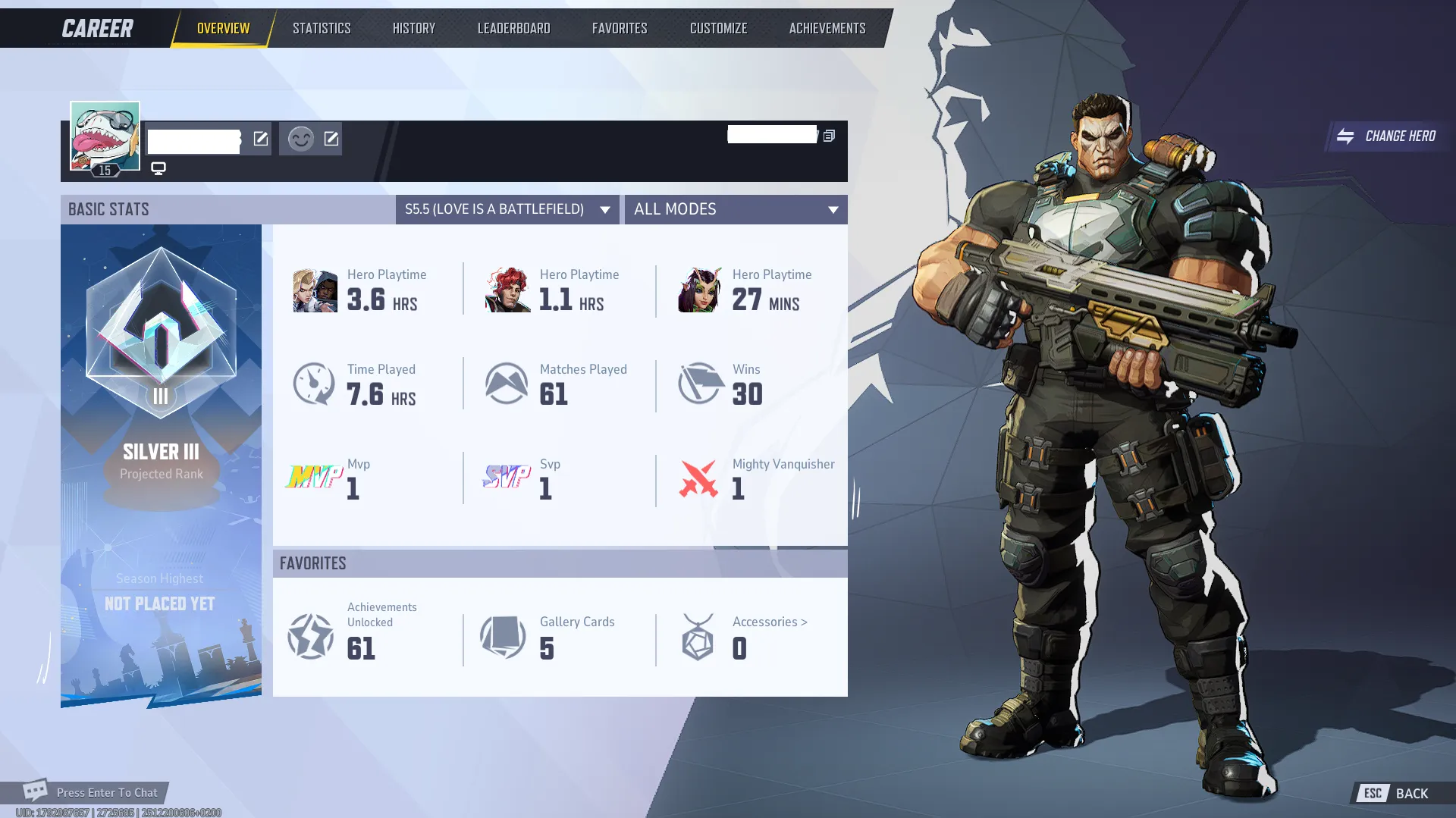Click the Time Played stopwatch icon

point(314,384)
